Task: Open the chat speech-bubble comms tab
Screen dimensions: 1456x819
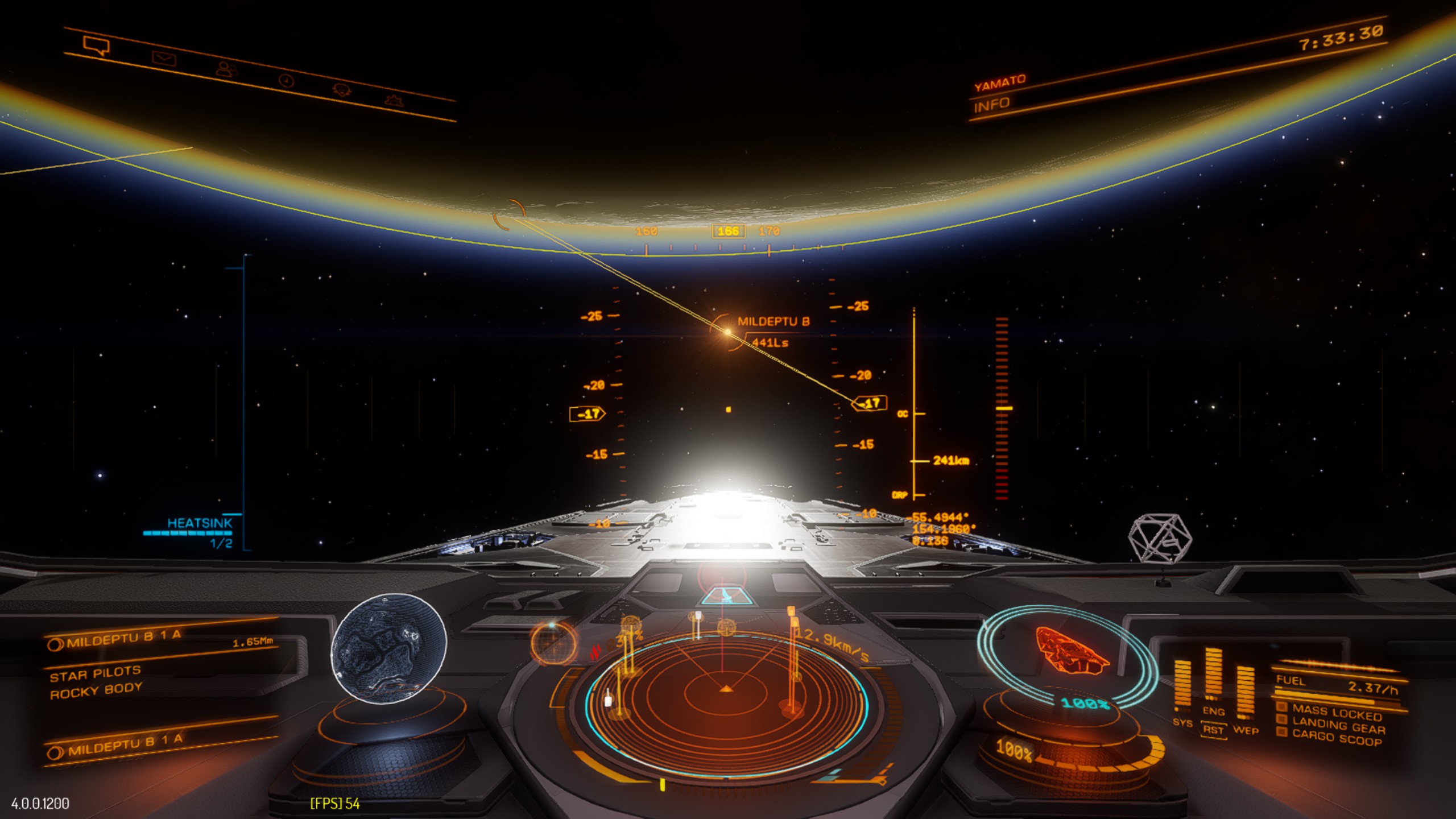Action: pos(96,45)
